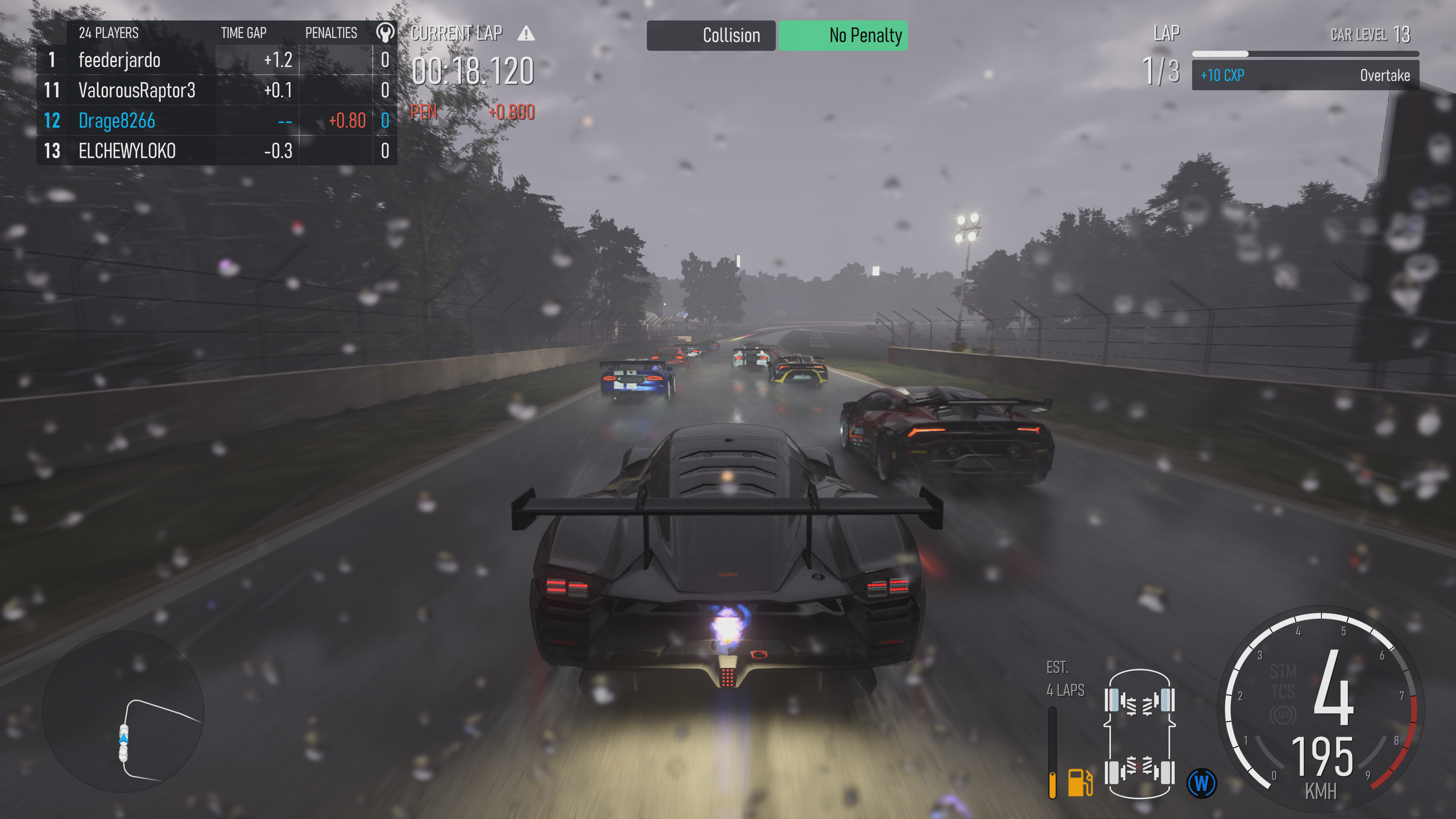Click the green No Penalty badge
The image size is (1456, 819).
[x=843, y=36]
